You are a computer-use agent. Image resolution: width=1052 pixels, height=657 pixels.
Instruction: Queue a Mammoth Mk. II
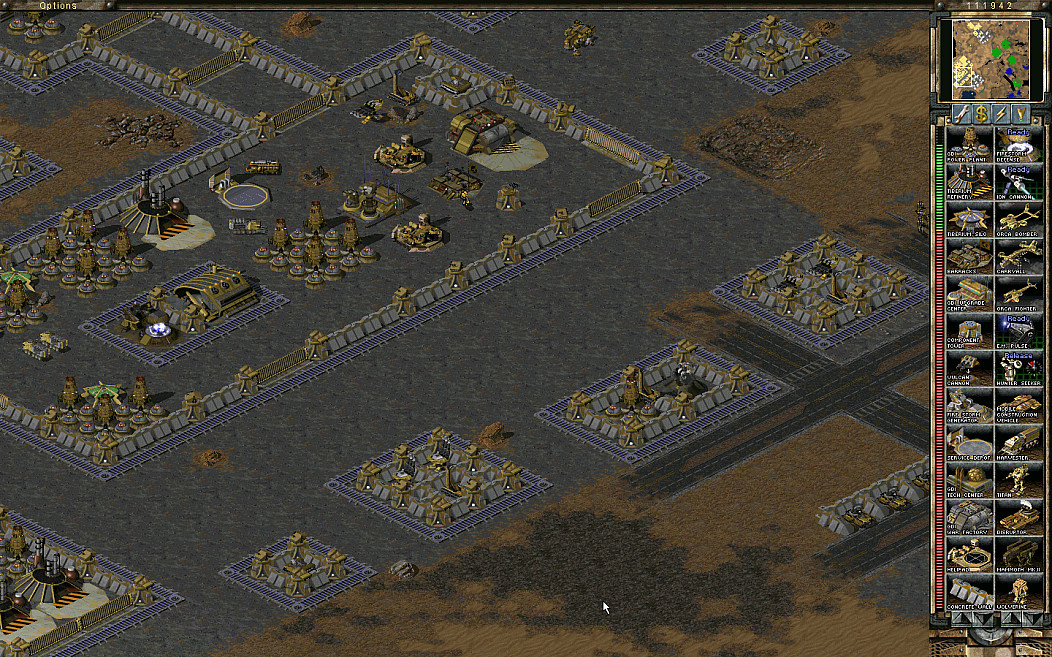[1018, 556]
